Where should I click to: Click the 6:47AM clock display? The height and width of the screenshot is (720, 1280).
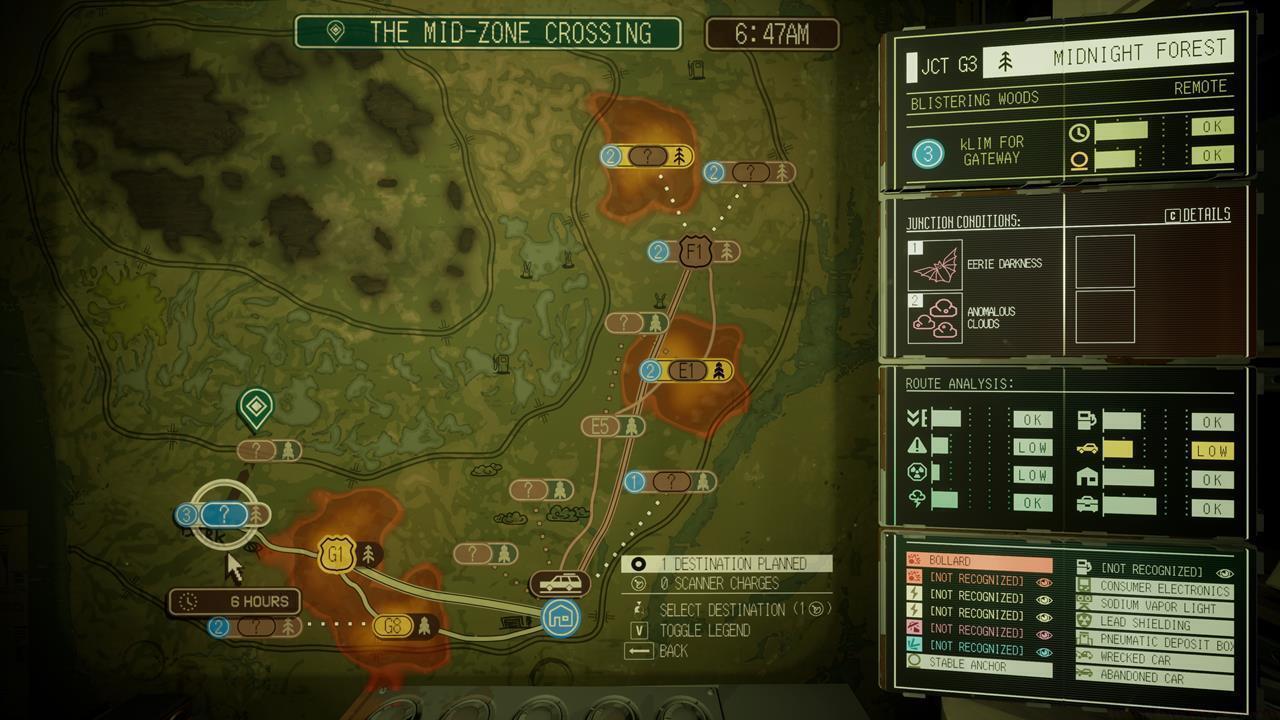[774, 33]
